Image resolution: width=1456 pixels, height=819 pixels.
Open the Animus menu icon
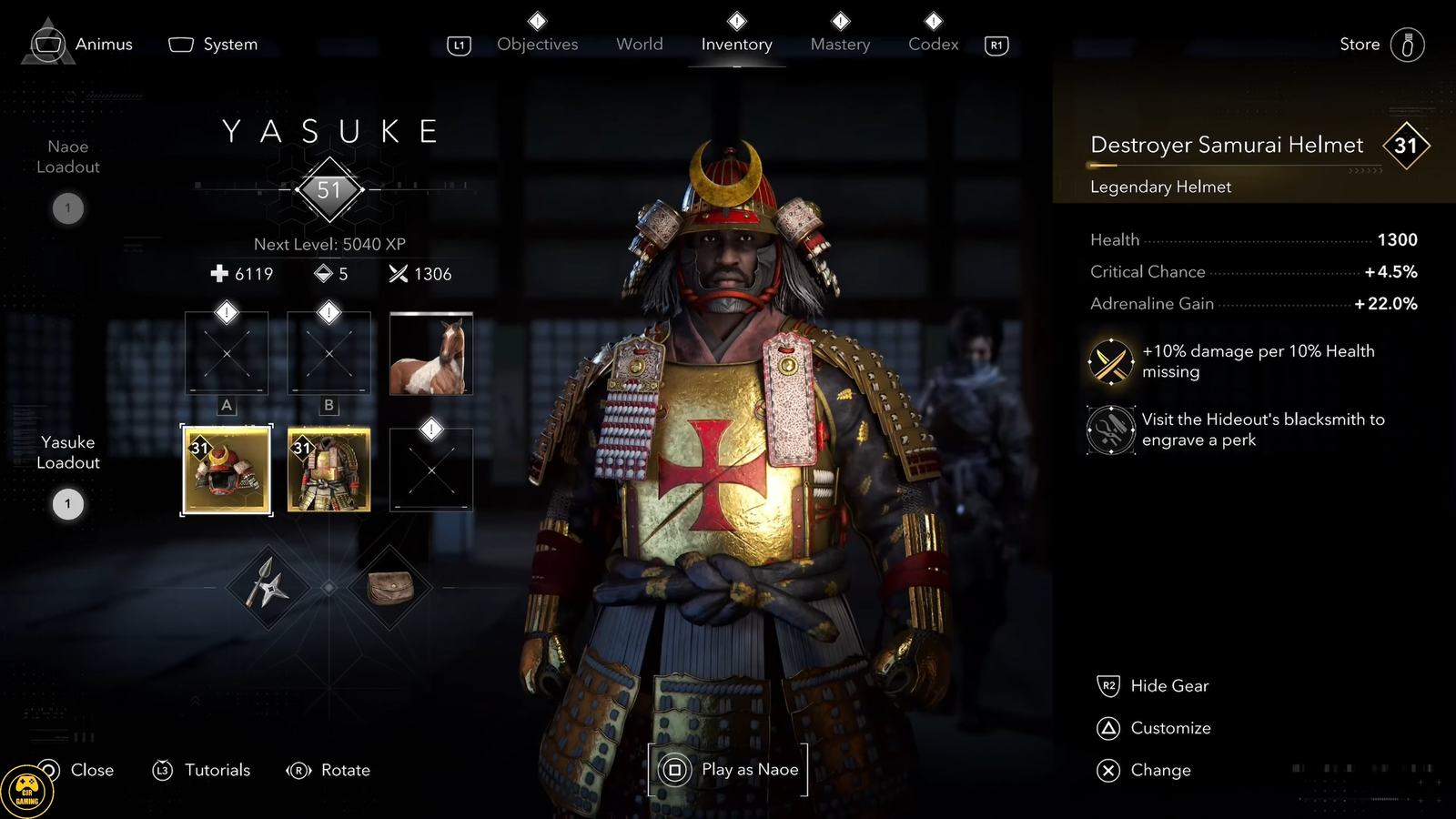coord(47,43)
